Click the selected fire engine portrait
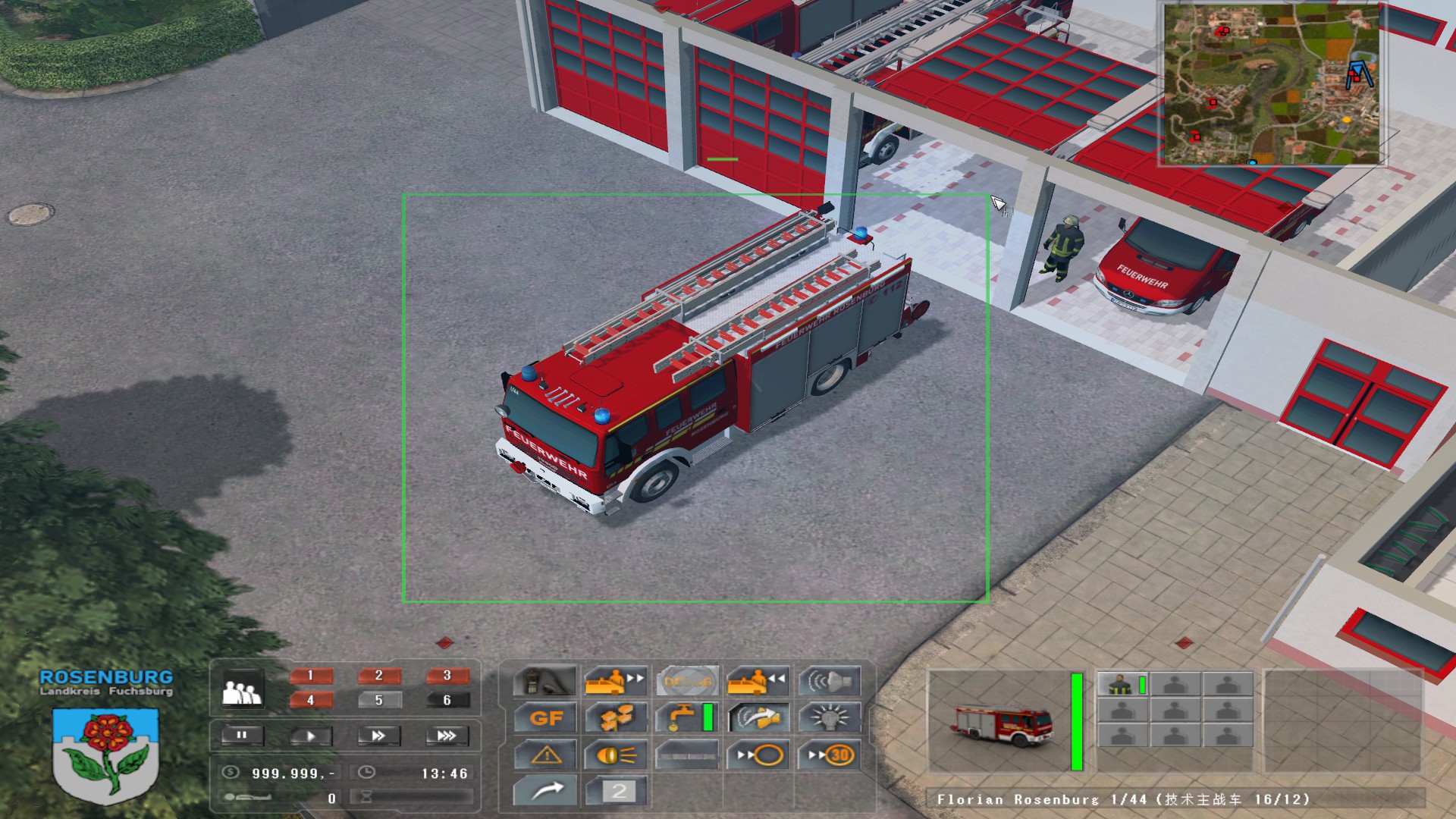This screenshot has height=819, width=1456. [x=1000, y=722]
